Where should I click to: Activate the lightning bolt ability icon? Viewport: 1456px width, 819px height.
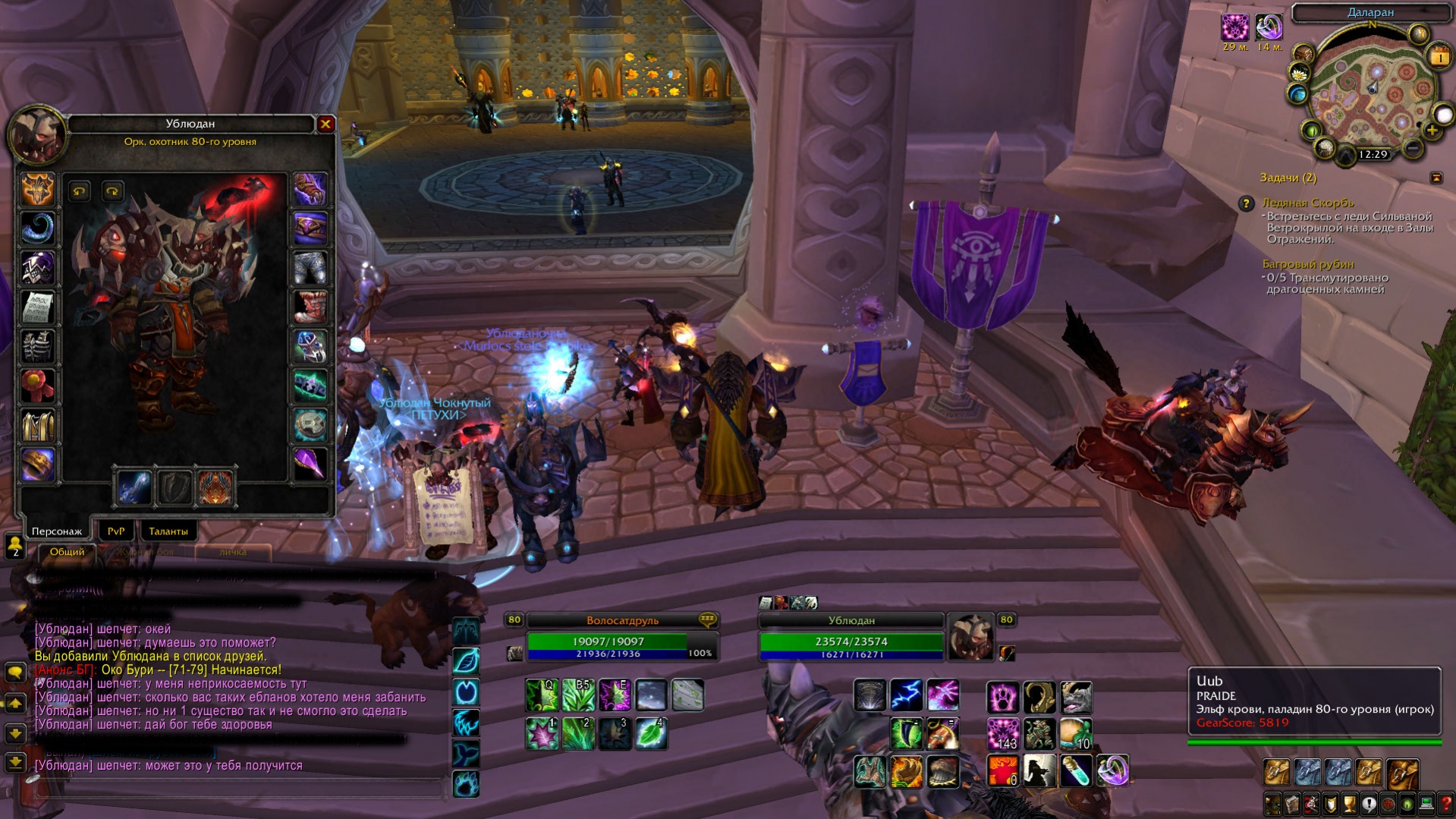(x=906, y=695)
